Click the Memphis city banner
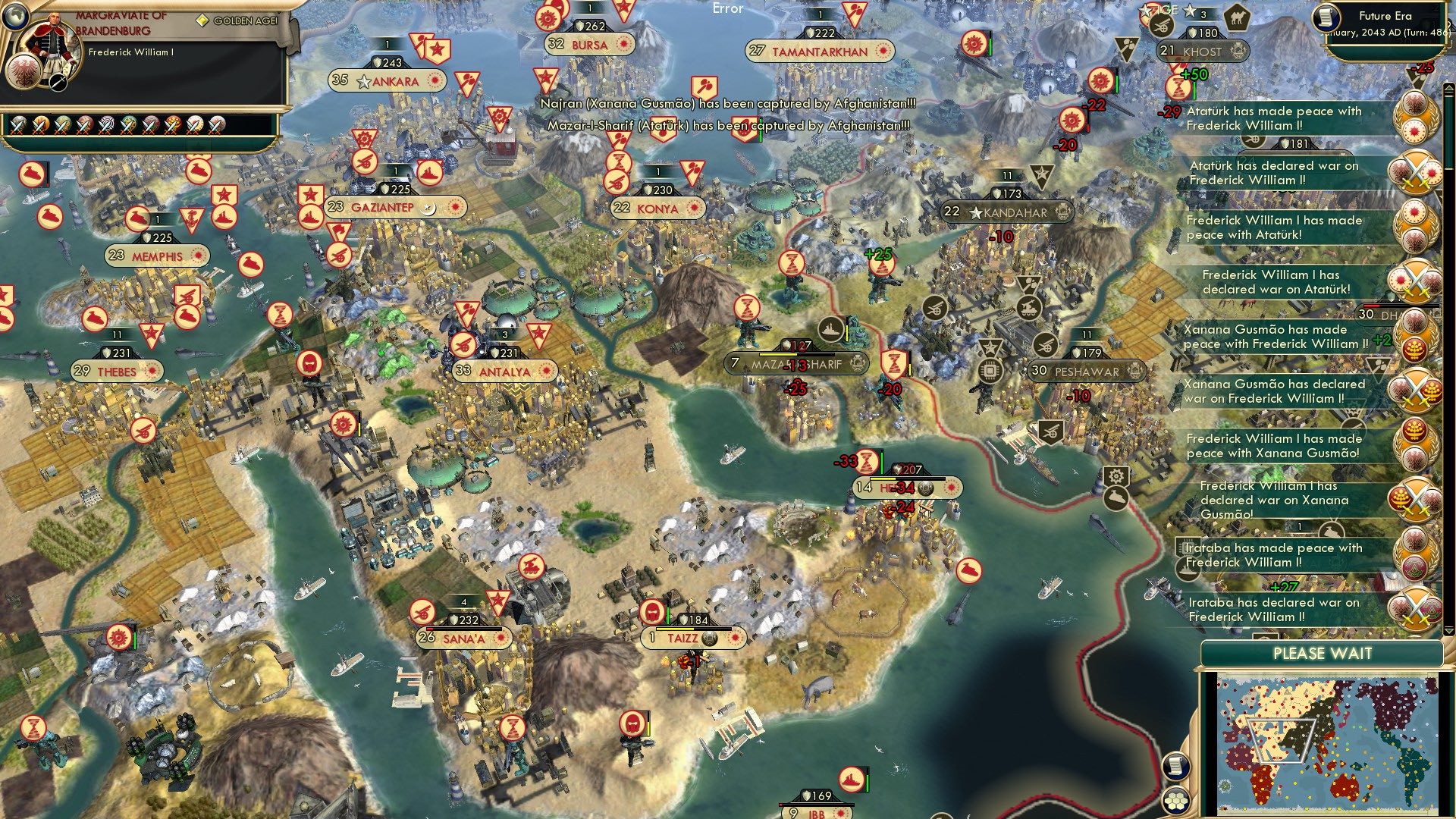 pos(155,256)
